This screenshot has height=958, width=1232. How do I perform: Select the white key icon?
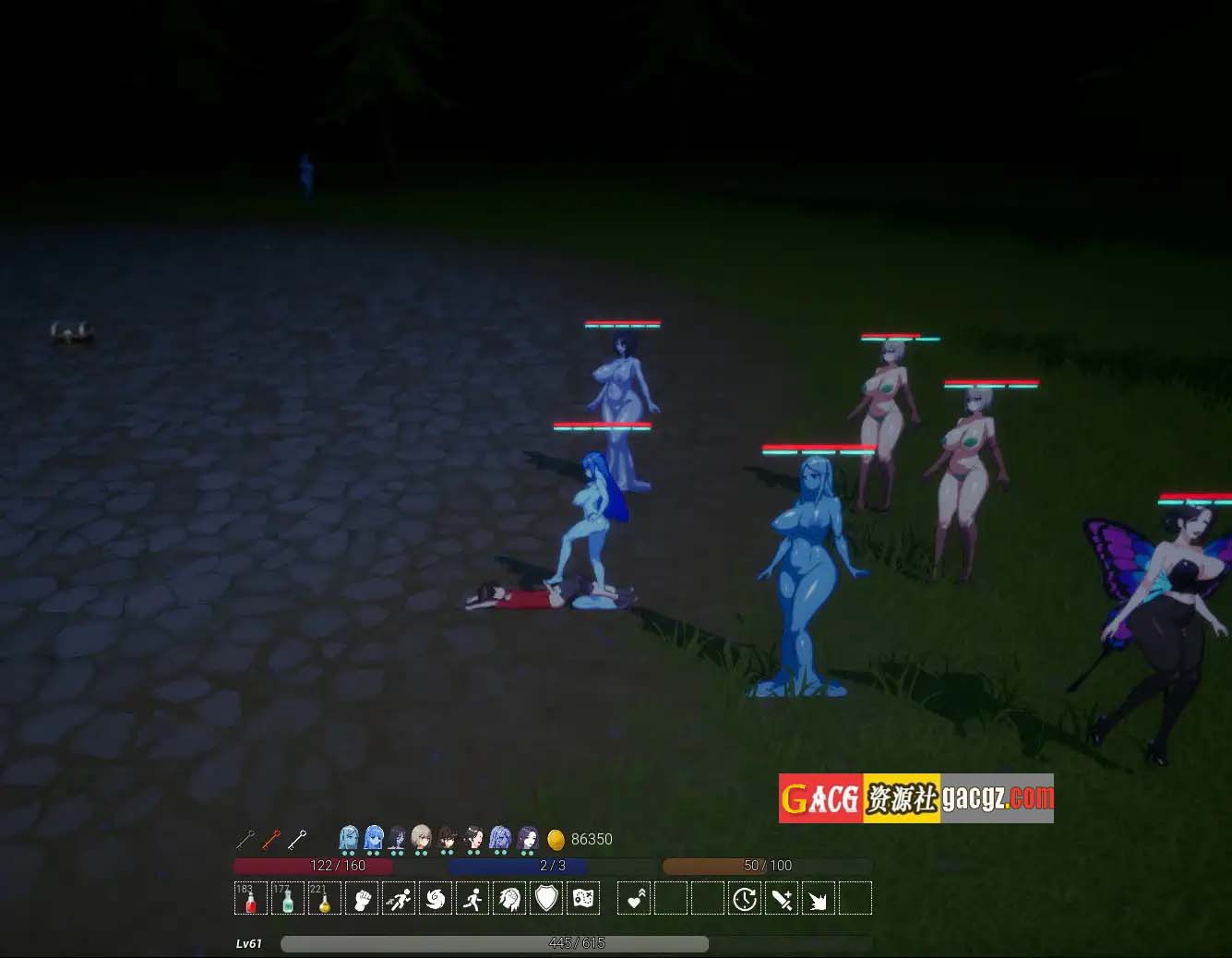click(x=297, y=839)
